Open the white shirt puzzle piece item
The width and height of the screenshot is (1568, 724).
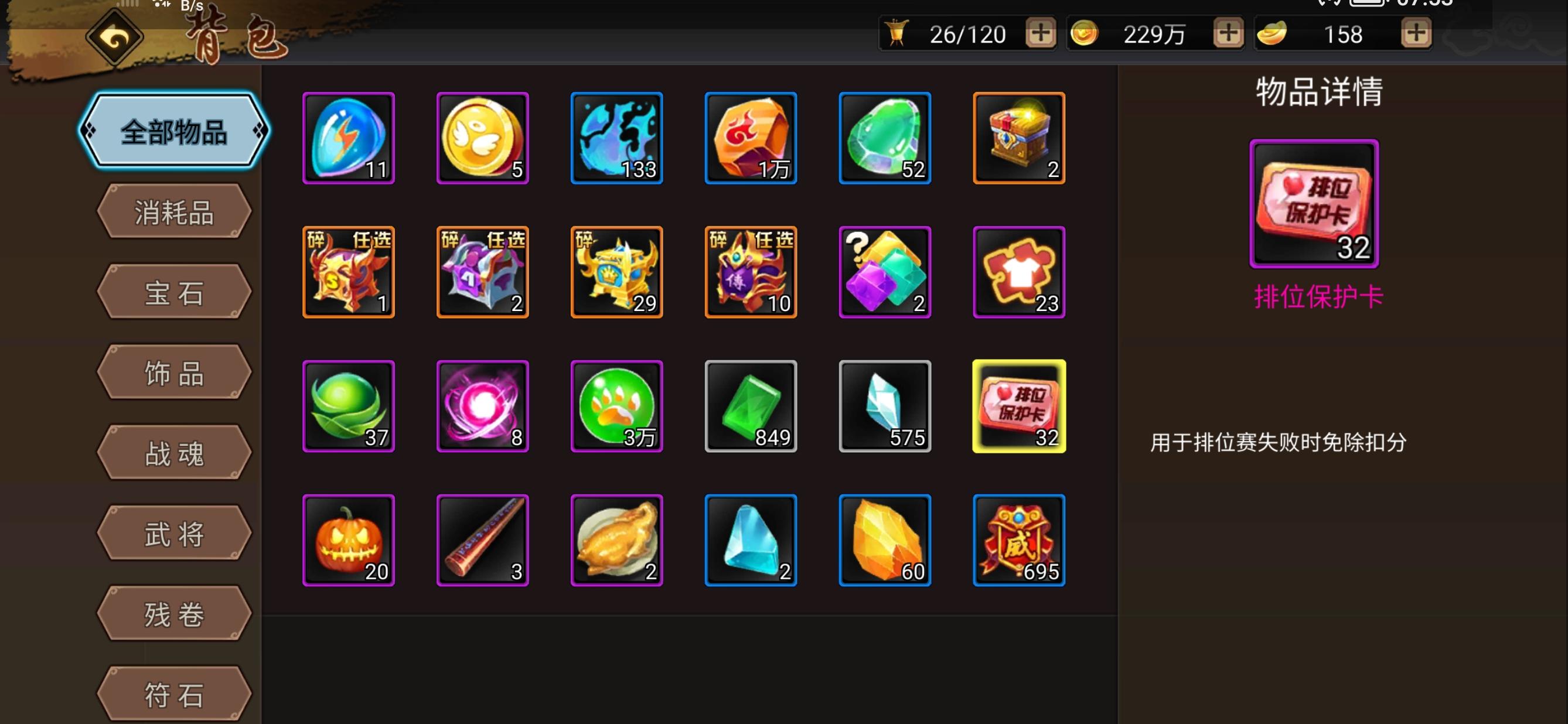[x=1018, y=271]
